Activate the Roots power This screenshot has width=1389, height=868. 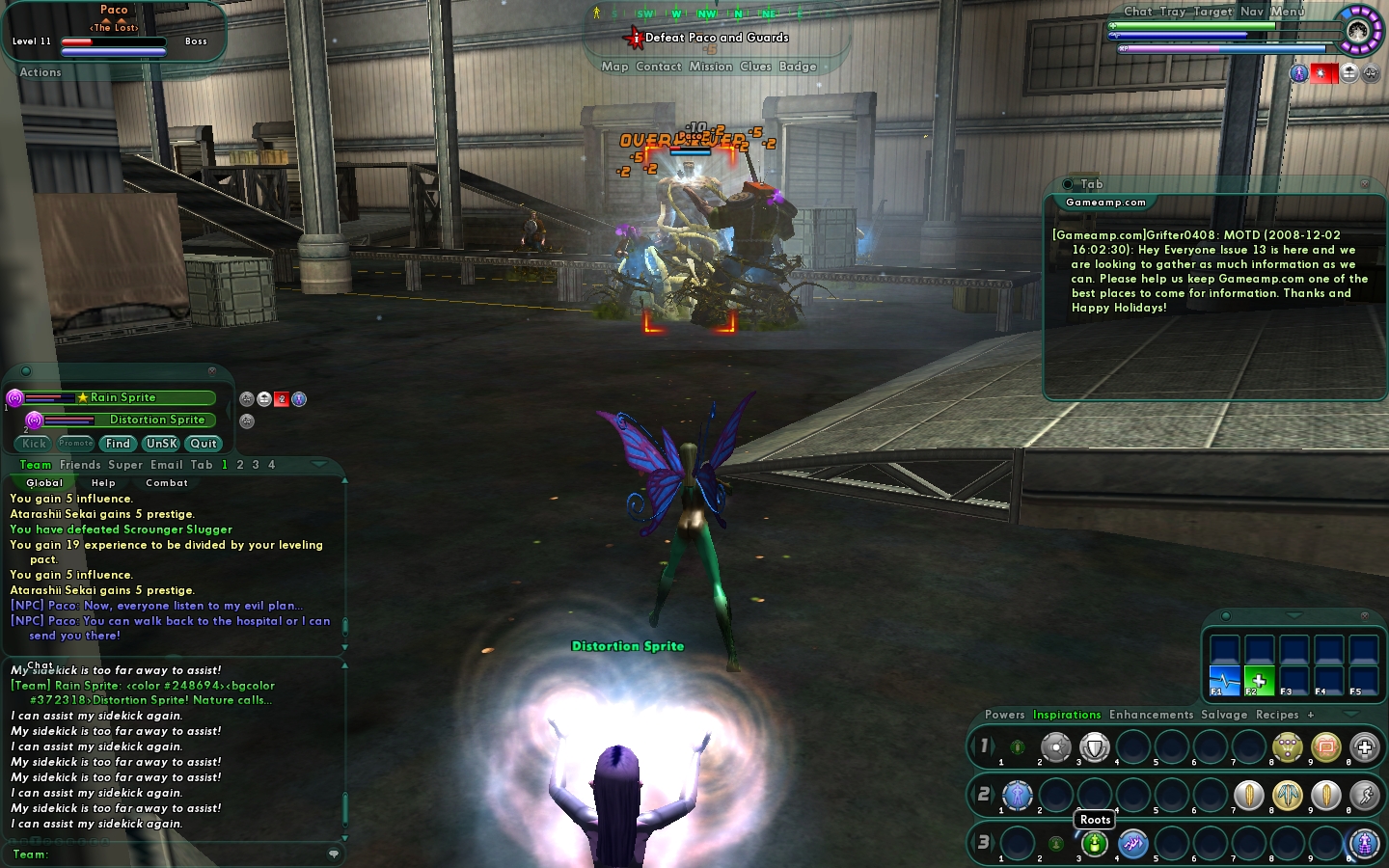pyautogui.click(x=1094, y=844)
